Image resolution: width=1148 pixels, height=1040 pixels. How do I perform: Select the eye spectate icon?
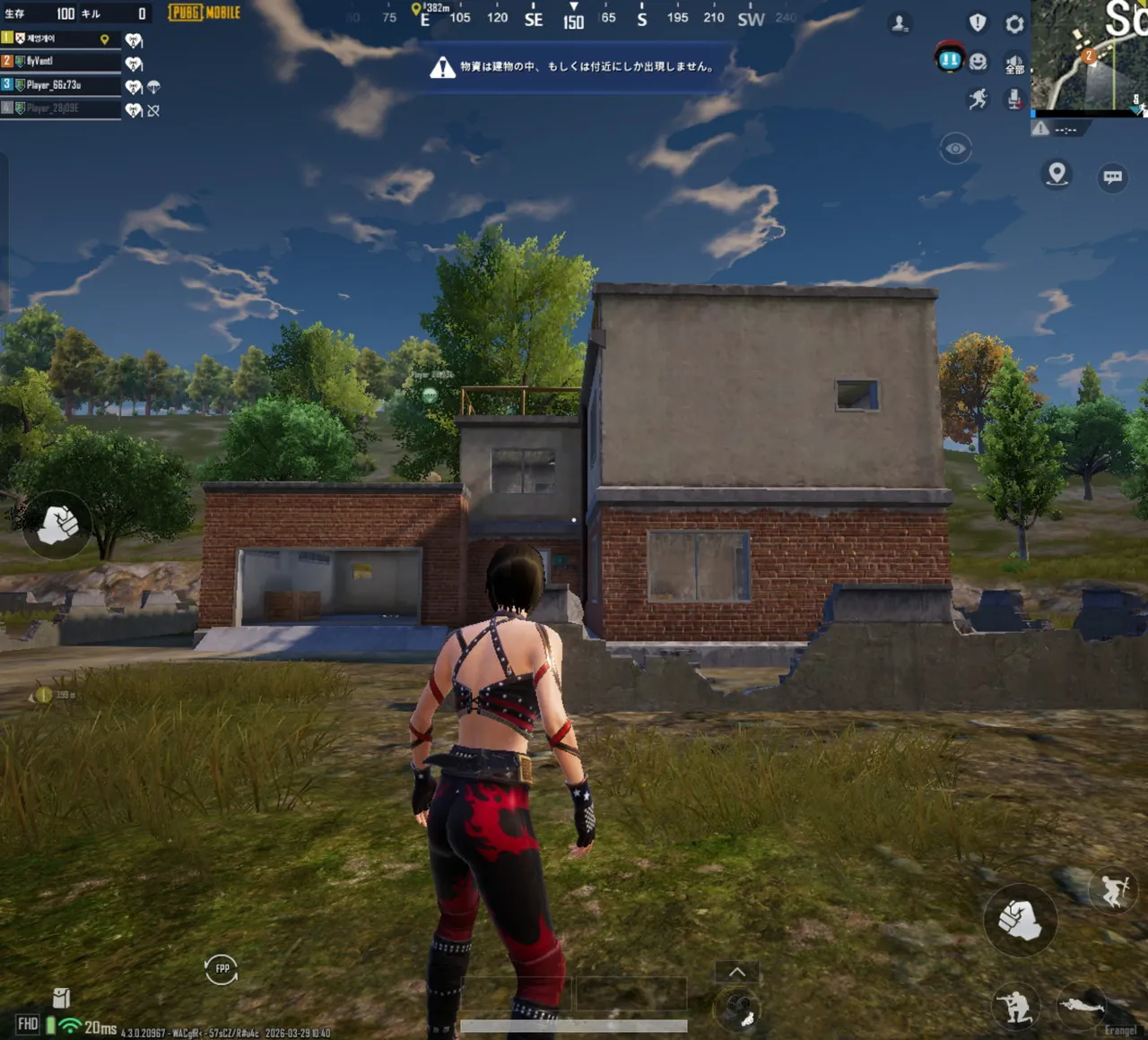point(956,147)
